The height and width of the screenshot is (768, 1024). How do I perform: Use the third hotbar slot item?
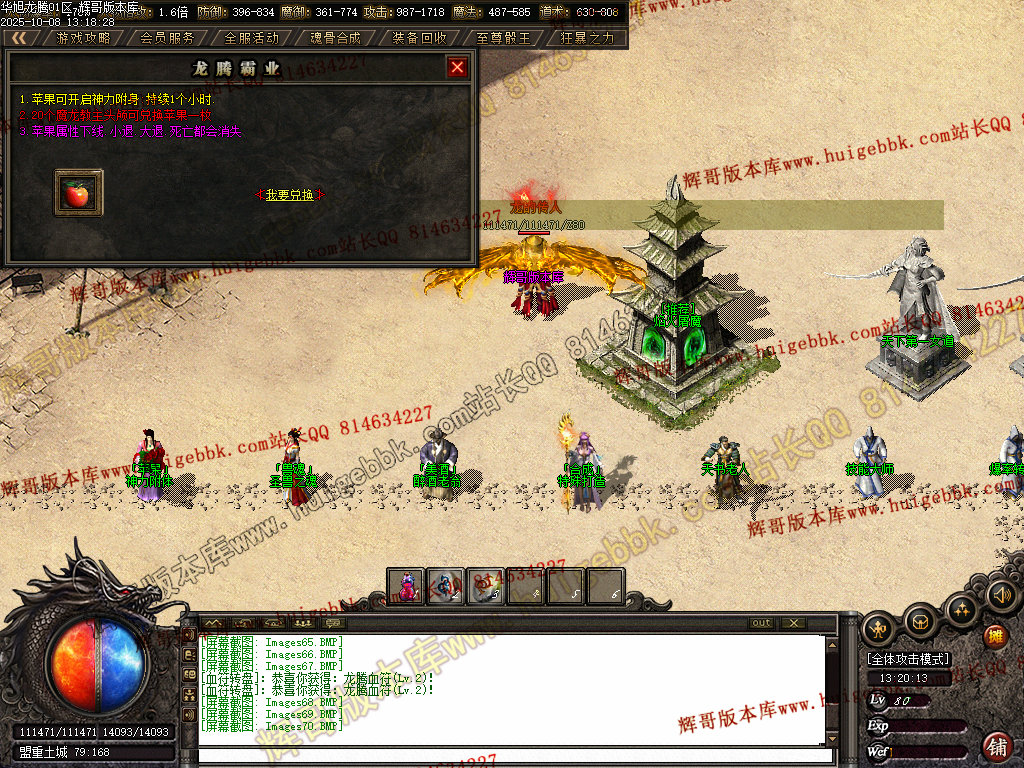486,586
